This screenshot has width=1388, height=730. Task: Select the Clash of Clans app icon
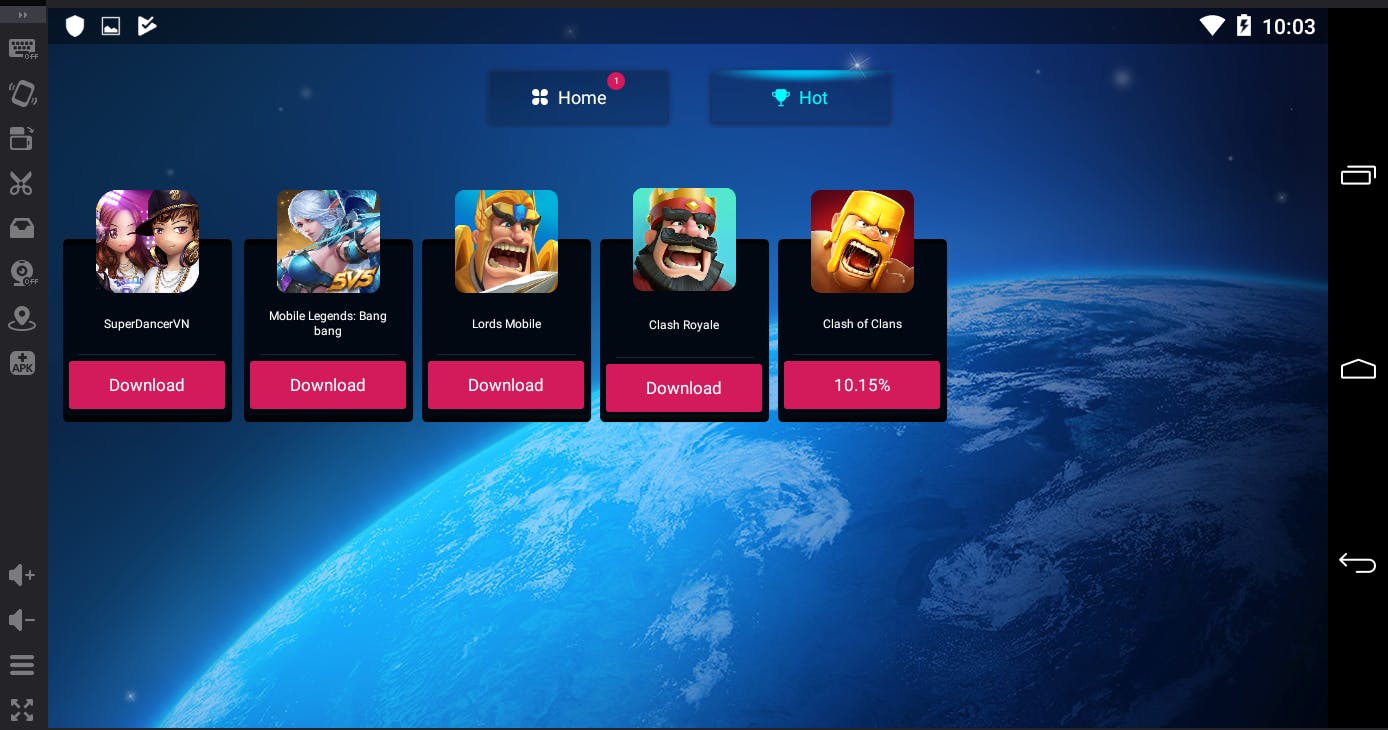tap(862, 241)
